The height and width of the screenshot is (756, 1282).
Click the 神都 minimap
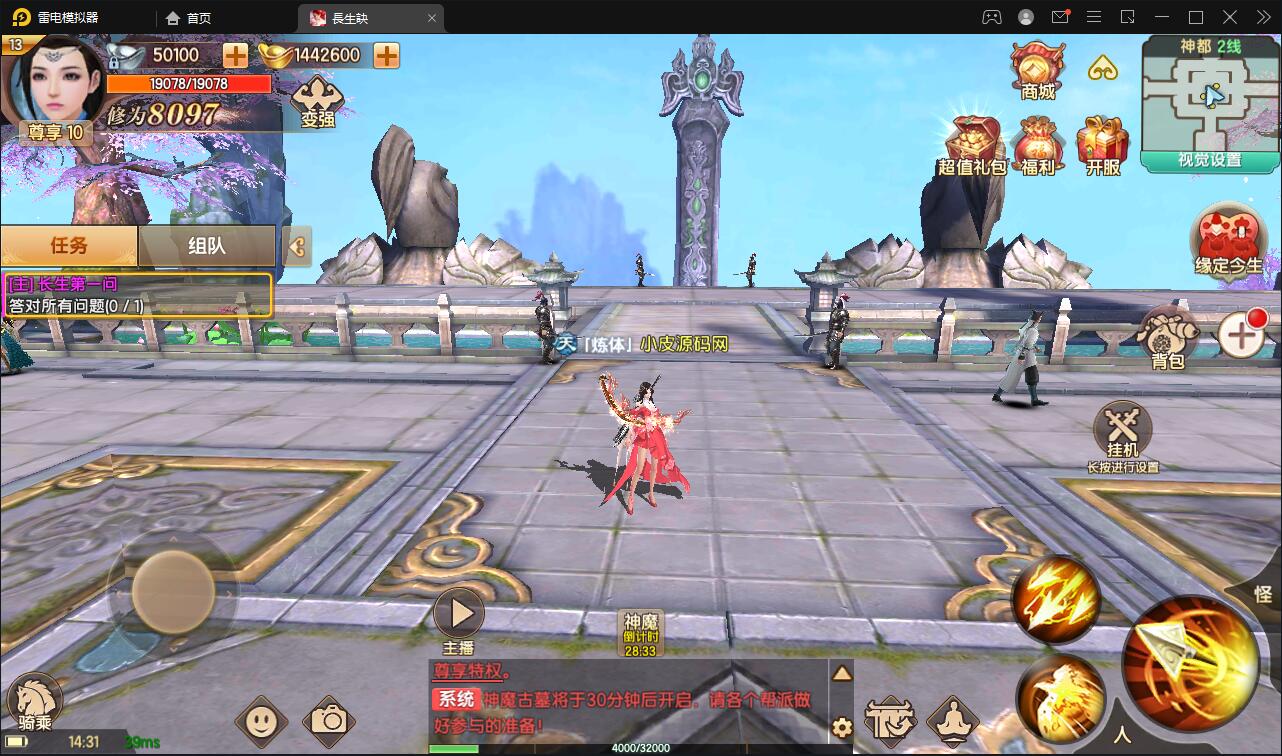pos(1211,96)
